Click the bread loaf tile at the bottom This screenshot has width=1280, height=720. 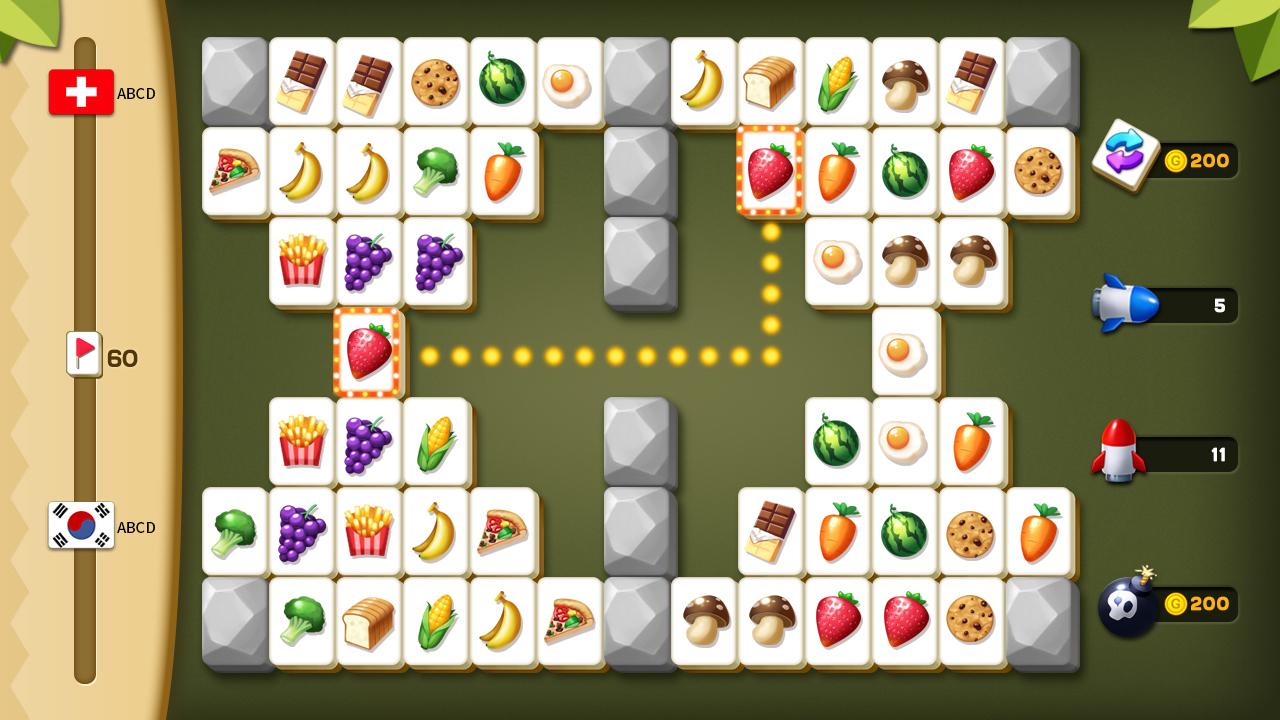pyautogui.click(x=369, y=622)
